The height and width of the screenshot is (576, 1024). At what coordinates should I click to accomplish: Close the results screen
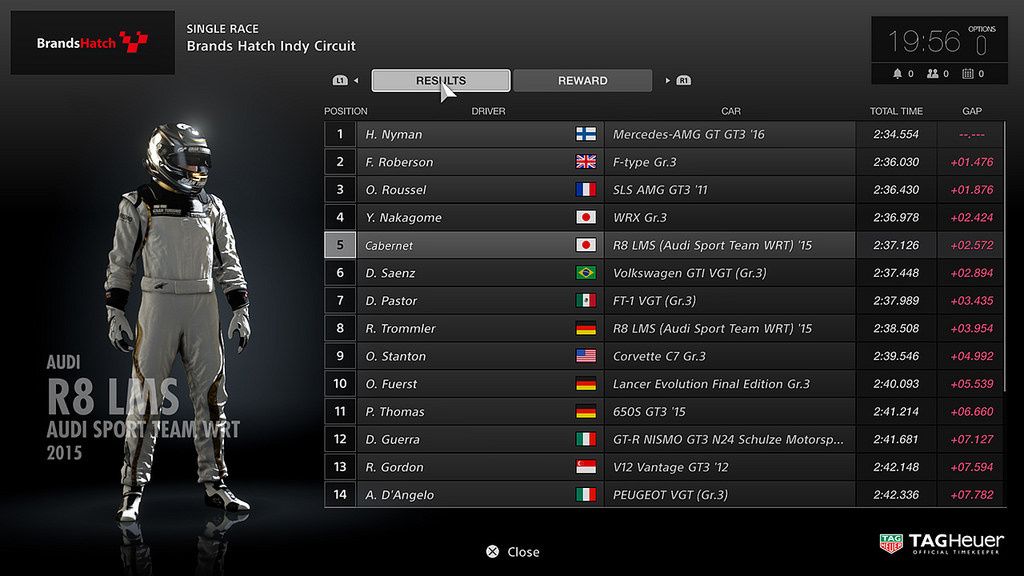coord(512,552)
